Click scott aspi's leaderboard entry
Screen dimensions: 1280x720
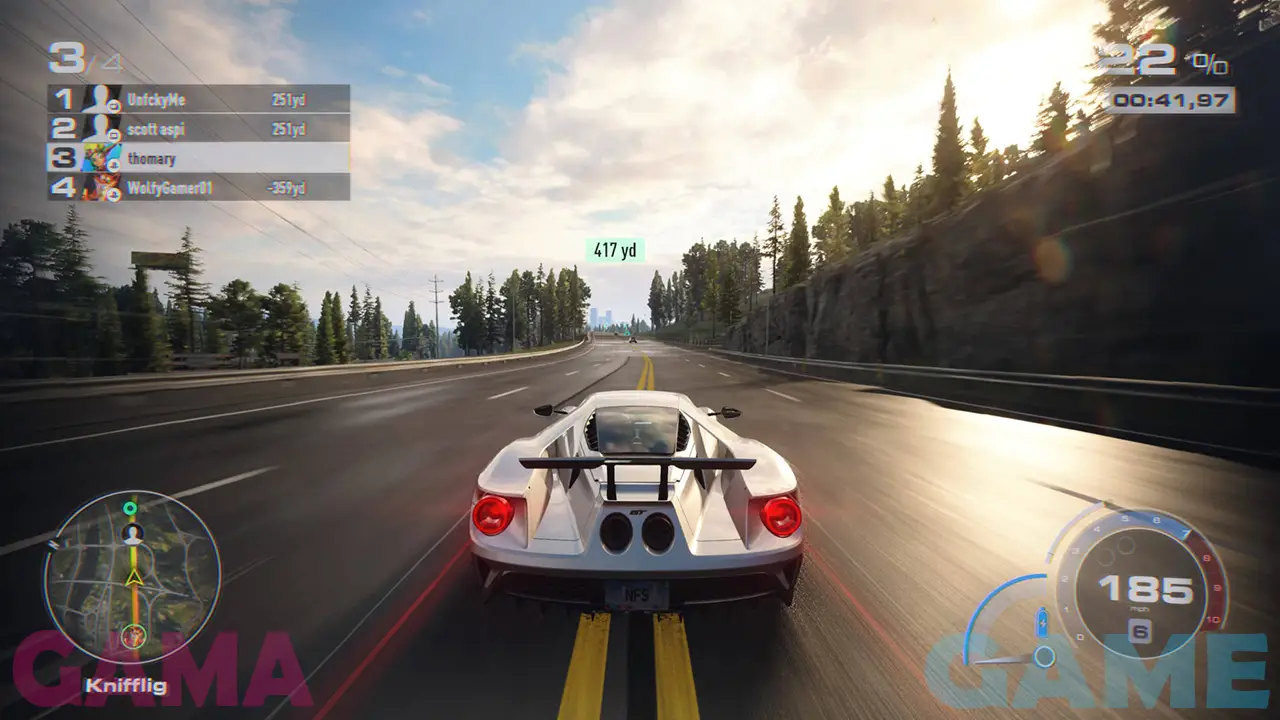coord(199,128)
